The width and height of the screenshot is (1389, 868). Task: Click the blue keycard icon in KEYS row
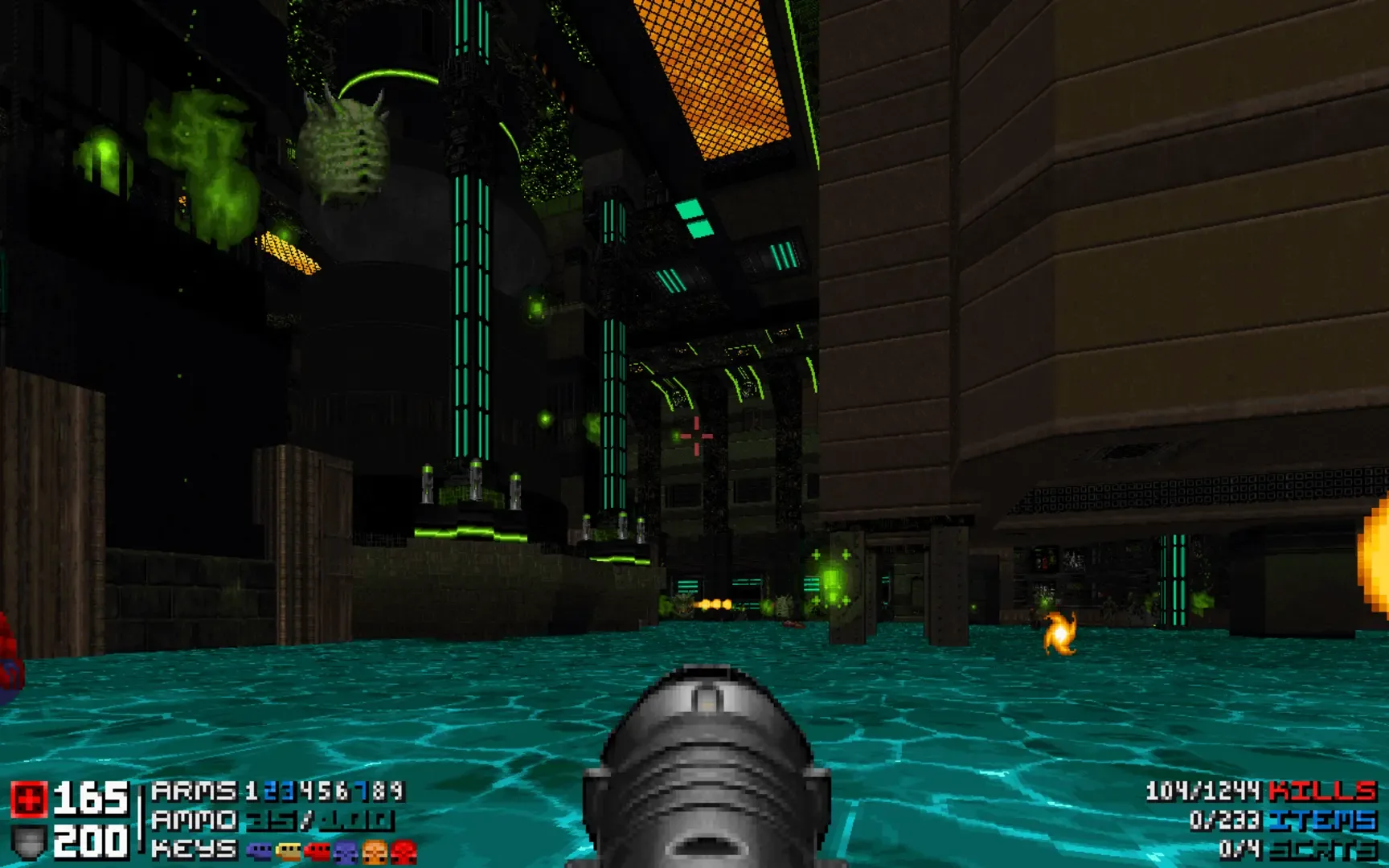[x=259, y=850]
